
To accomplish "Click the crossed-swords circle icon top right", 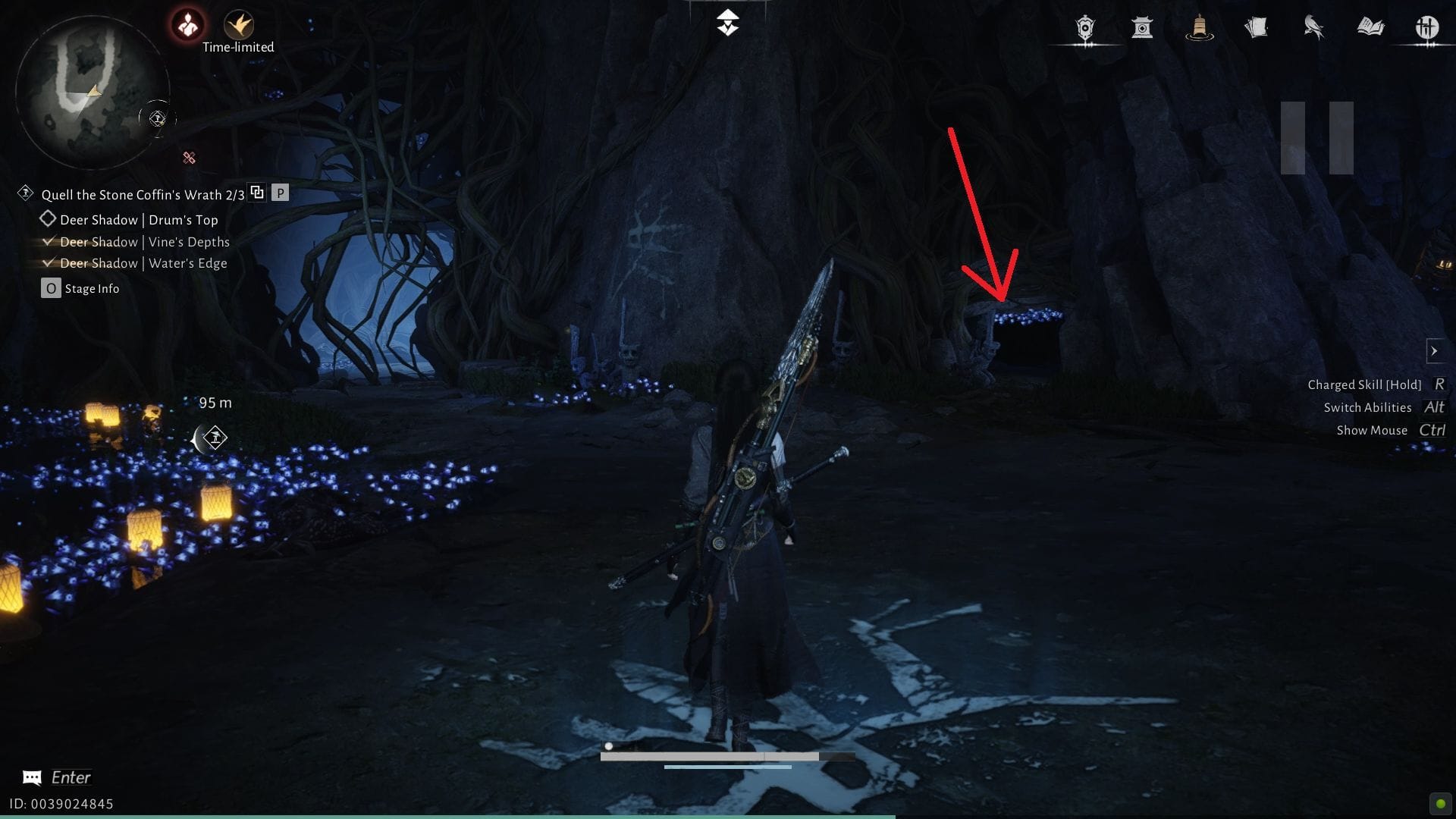I will tap(1428, 27).
